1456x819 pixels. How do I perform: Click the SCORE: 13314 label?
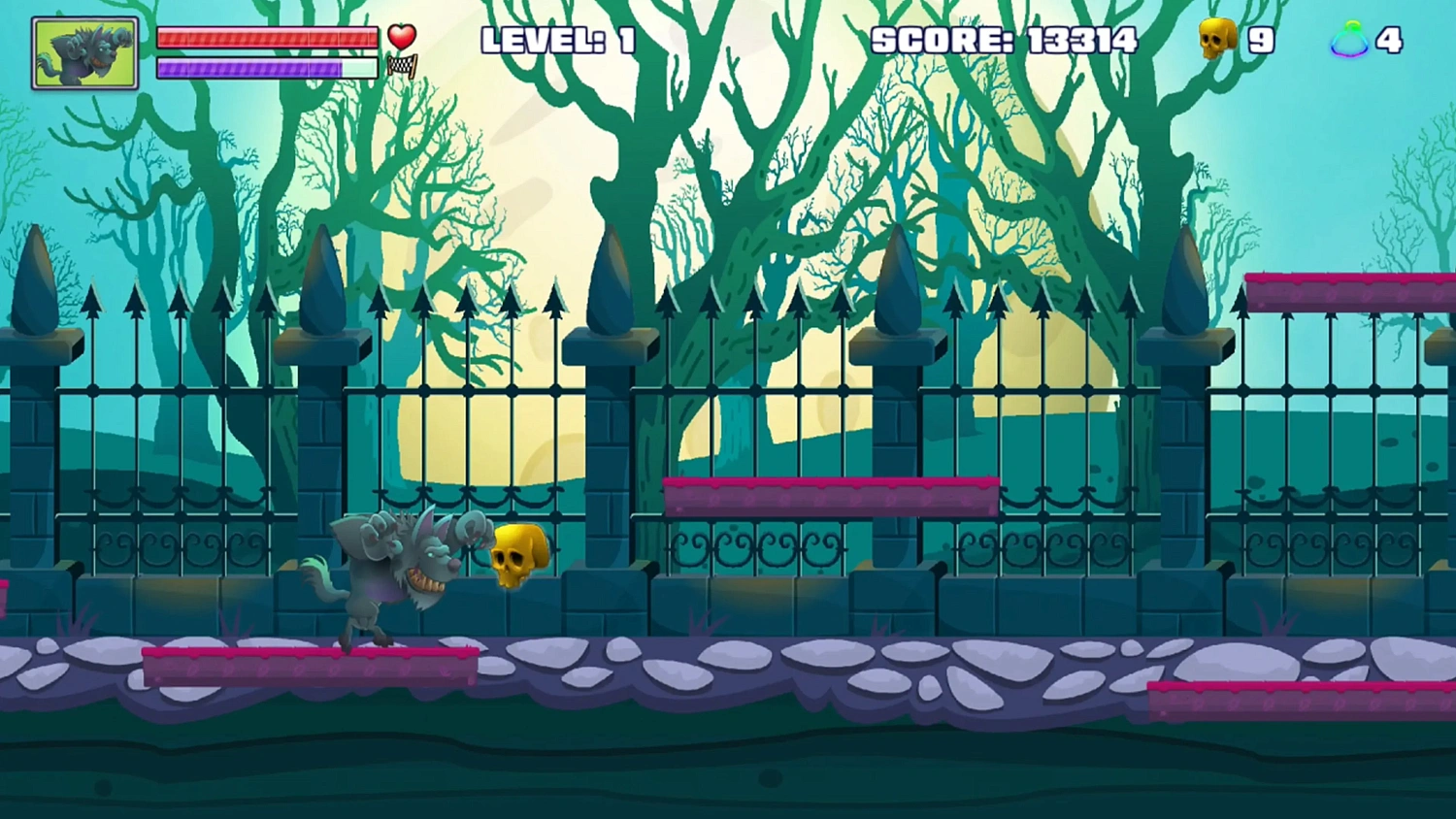(x=1005, y=41)
